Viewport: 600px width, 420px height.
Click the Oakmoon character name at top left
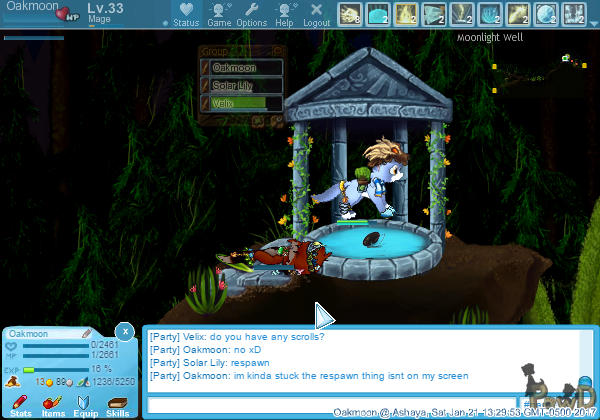30,8
